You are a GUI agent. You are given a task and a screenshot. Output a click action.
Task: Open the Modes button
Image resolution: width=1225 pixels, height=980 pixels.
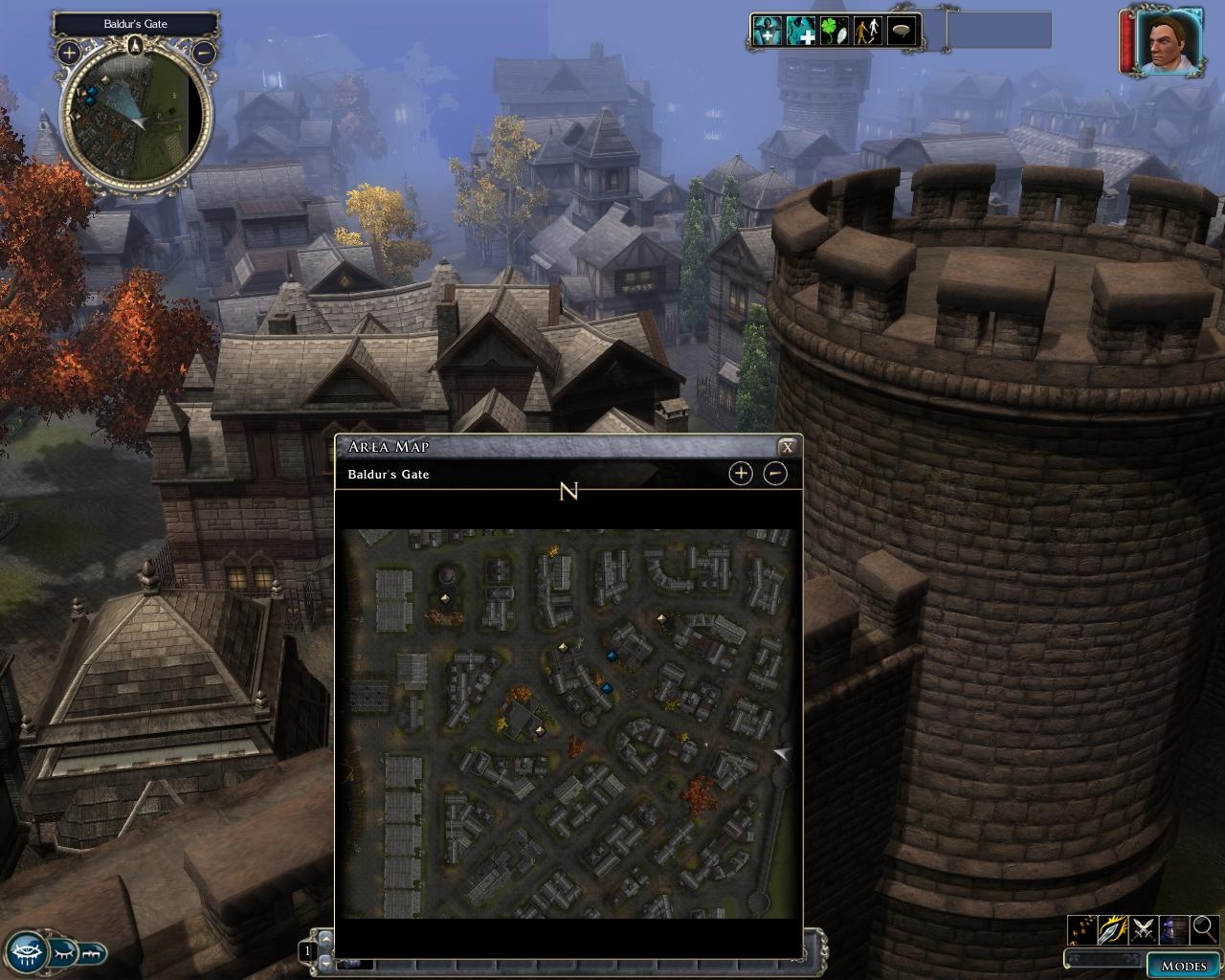click(x=1182, y=965)
